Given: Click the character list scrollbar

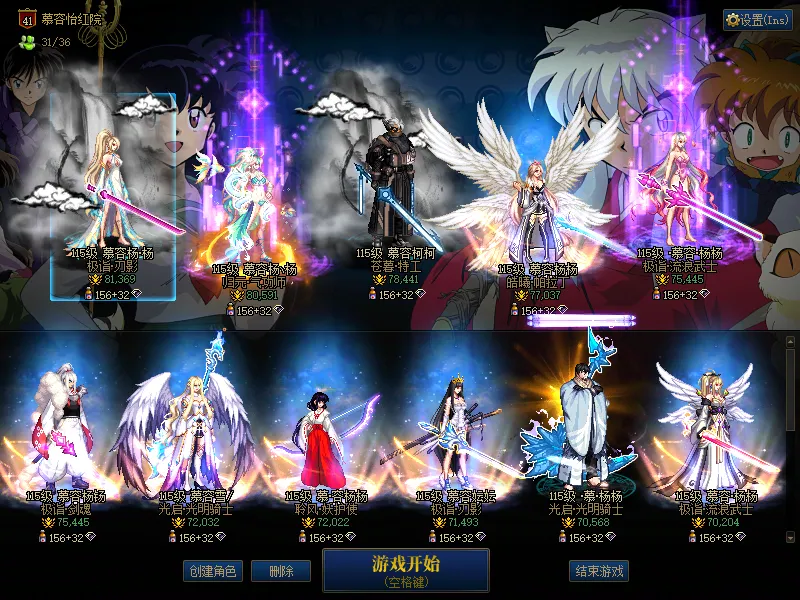Looking at the screenshot, I should [x=790, y=390].
